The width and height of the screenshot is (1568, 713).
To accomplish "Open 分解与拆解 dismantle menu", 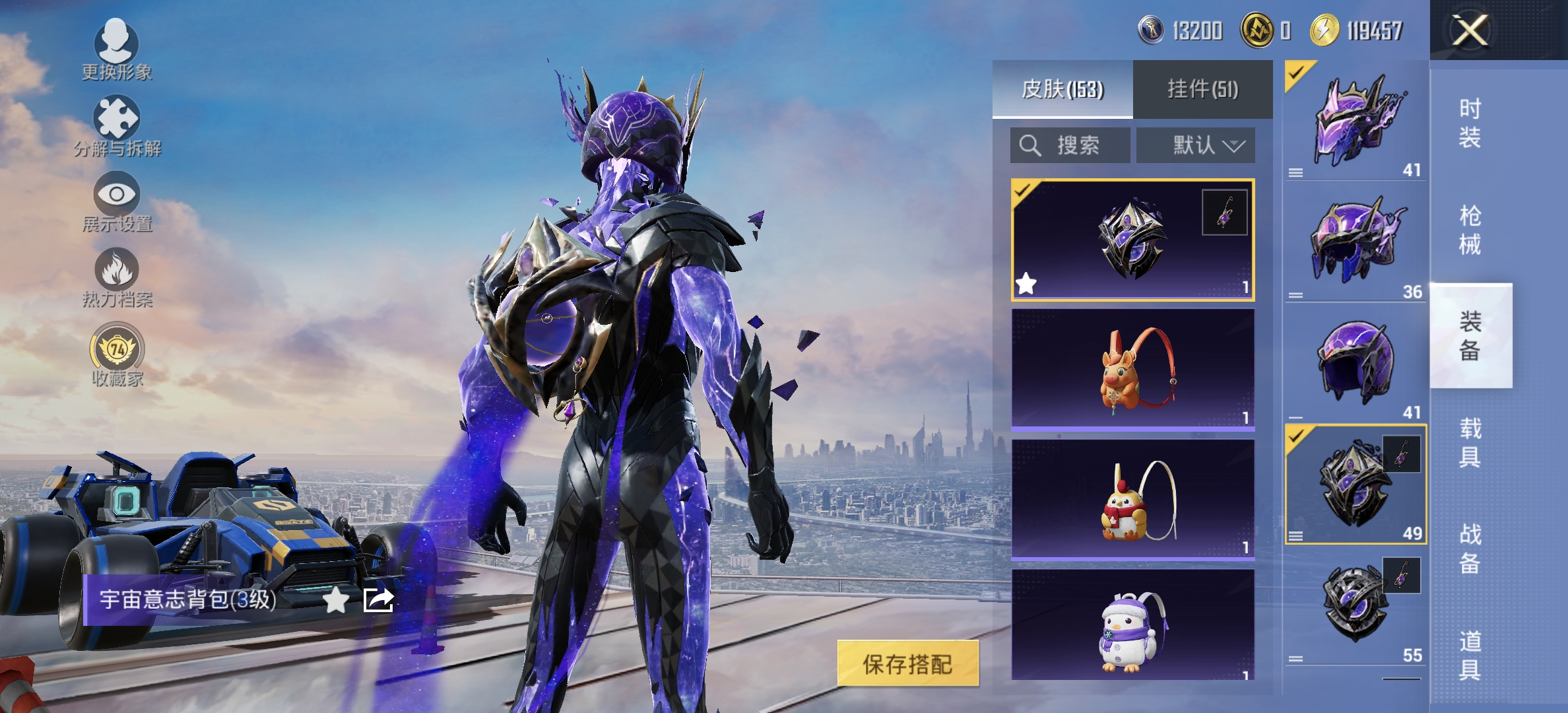I will tap(117, 125).
